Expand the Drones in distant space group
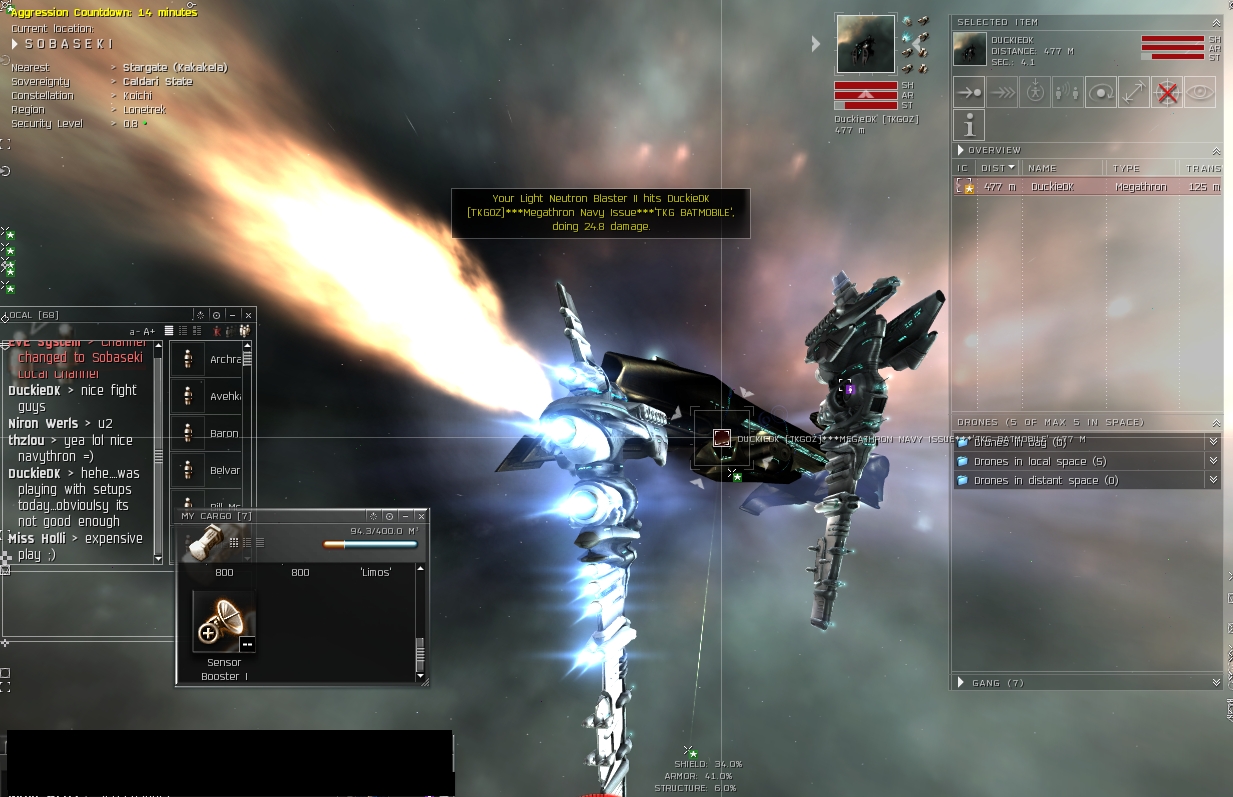 (x=1213, y=480)
